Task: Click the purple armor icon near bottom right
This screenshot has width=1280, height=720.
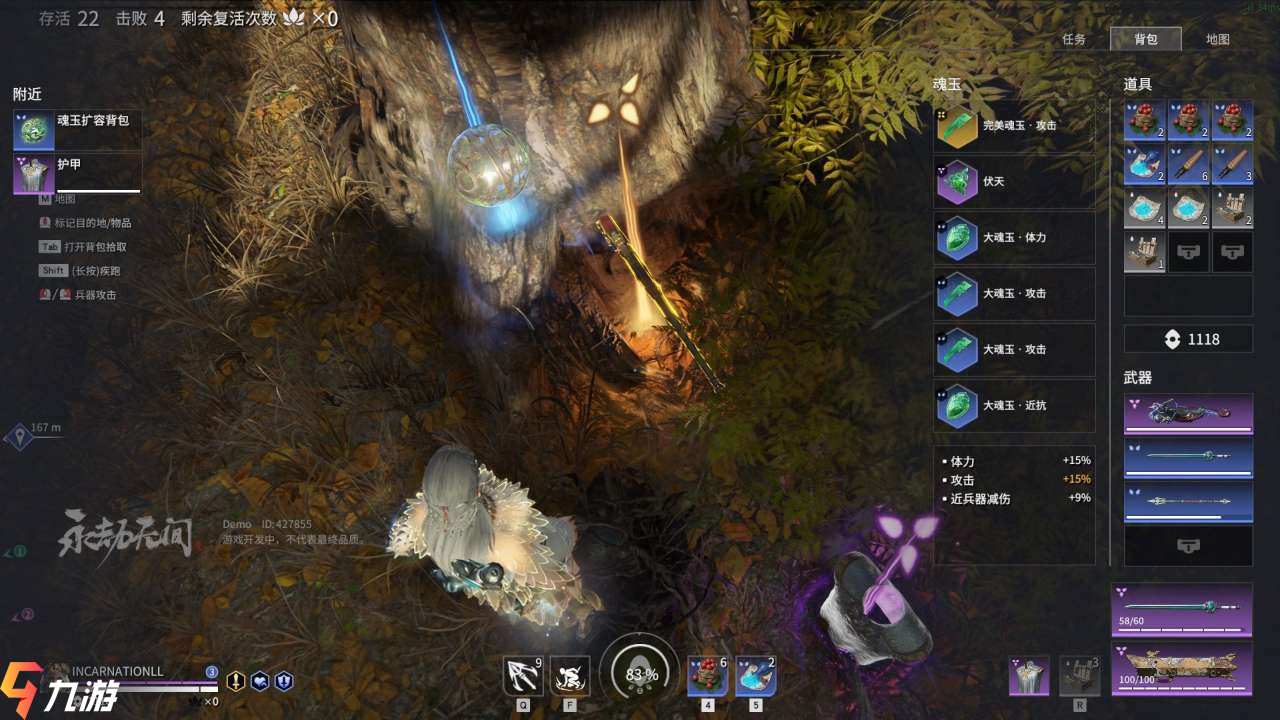Action: [x=1029, y=676]
